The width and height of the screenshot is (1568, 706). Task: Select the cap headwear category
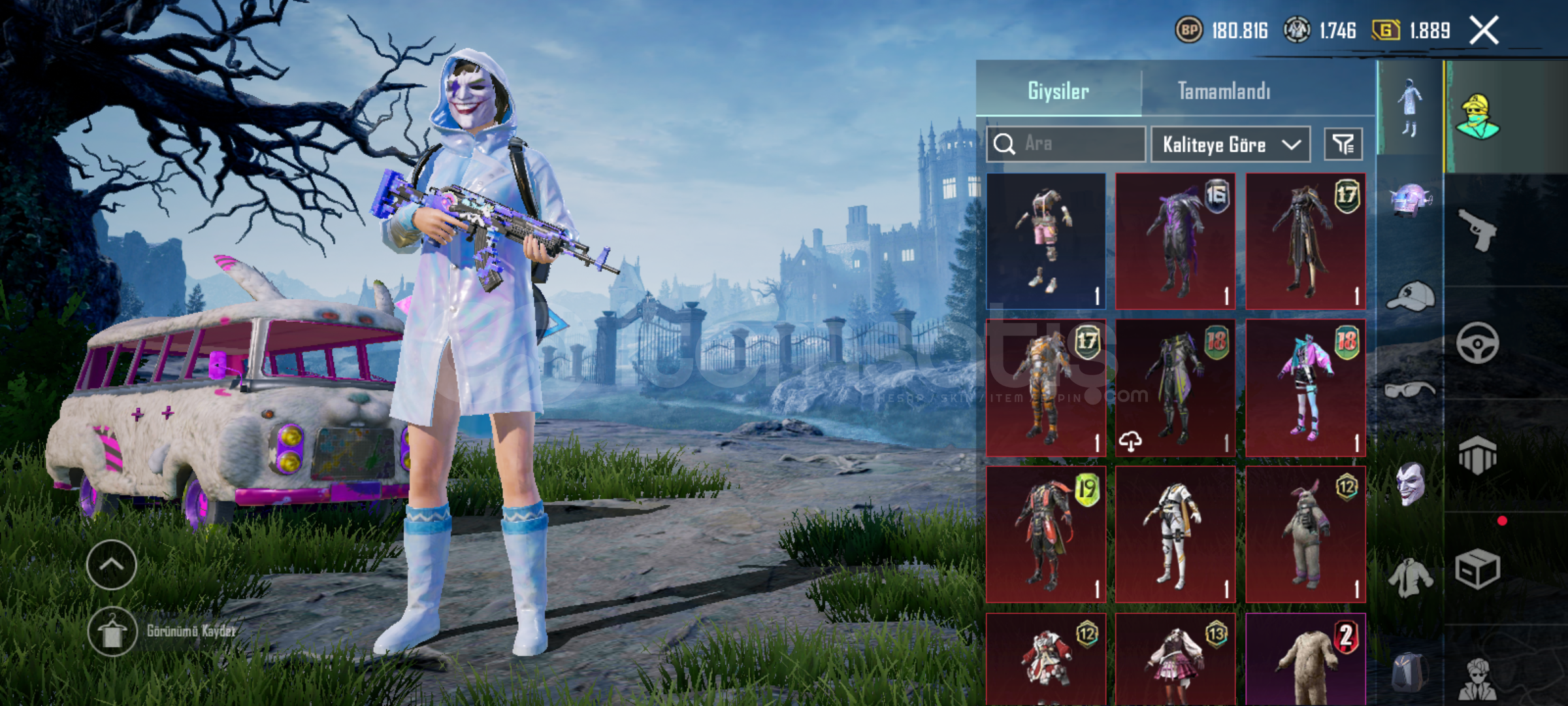click(1410, 297)
